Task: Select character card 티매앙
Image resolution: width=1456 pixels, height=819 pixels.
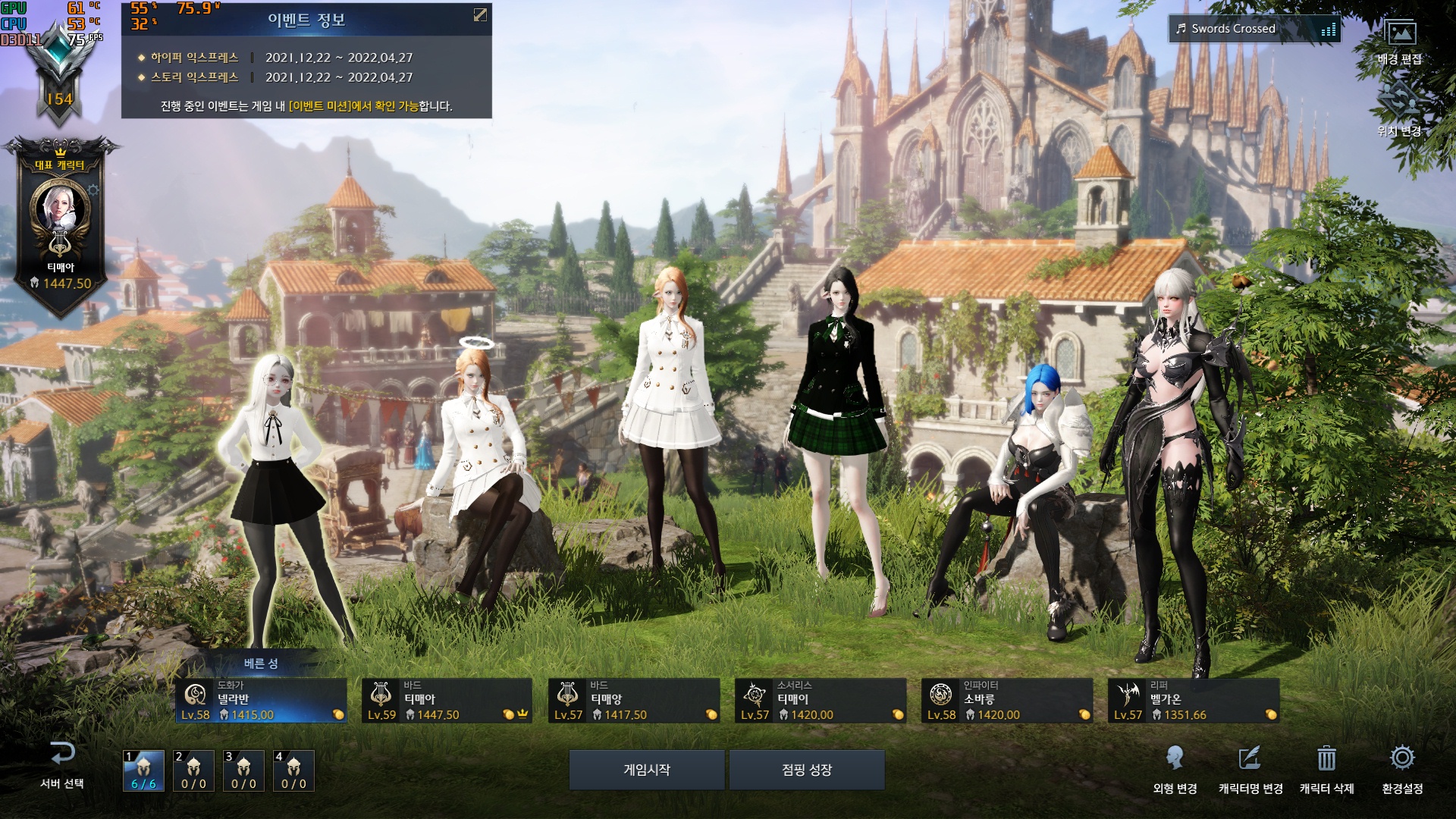Action: click(x=634, y=701)
